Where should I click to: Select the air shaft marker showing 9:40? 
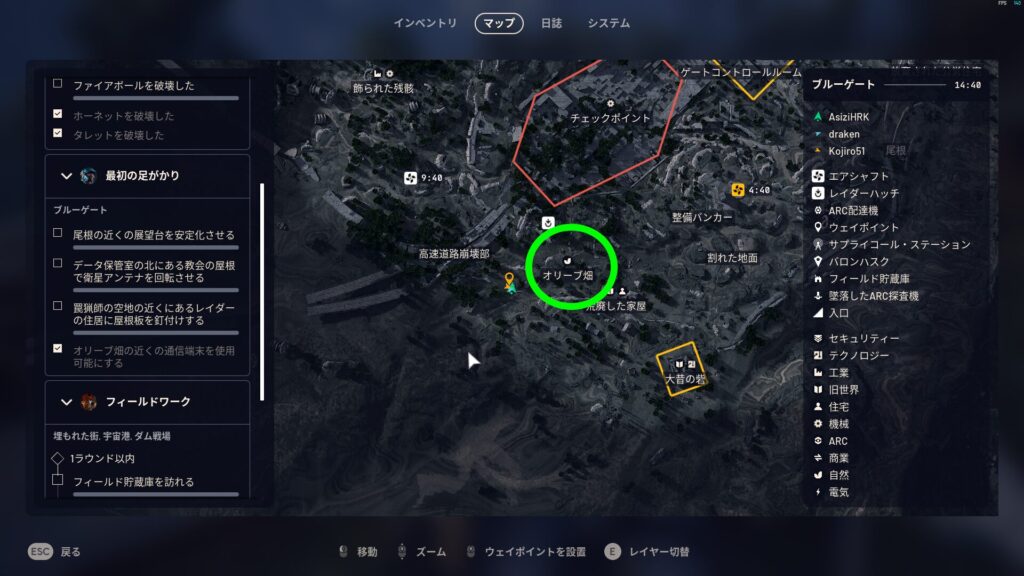tap(409, 178)
